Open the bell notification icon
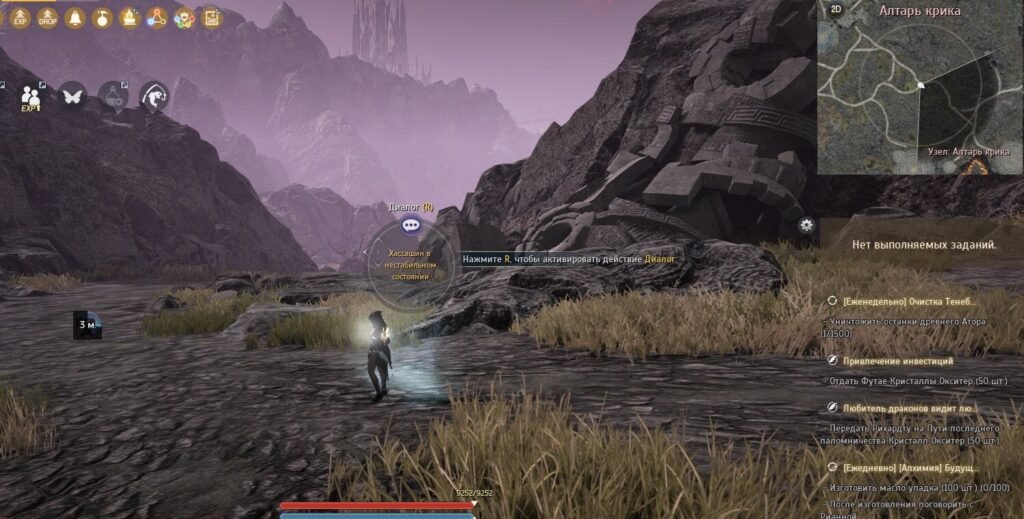The height and width of the screenshot is (519, 1024). coord(75,17)
